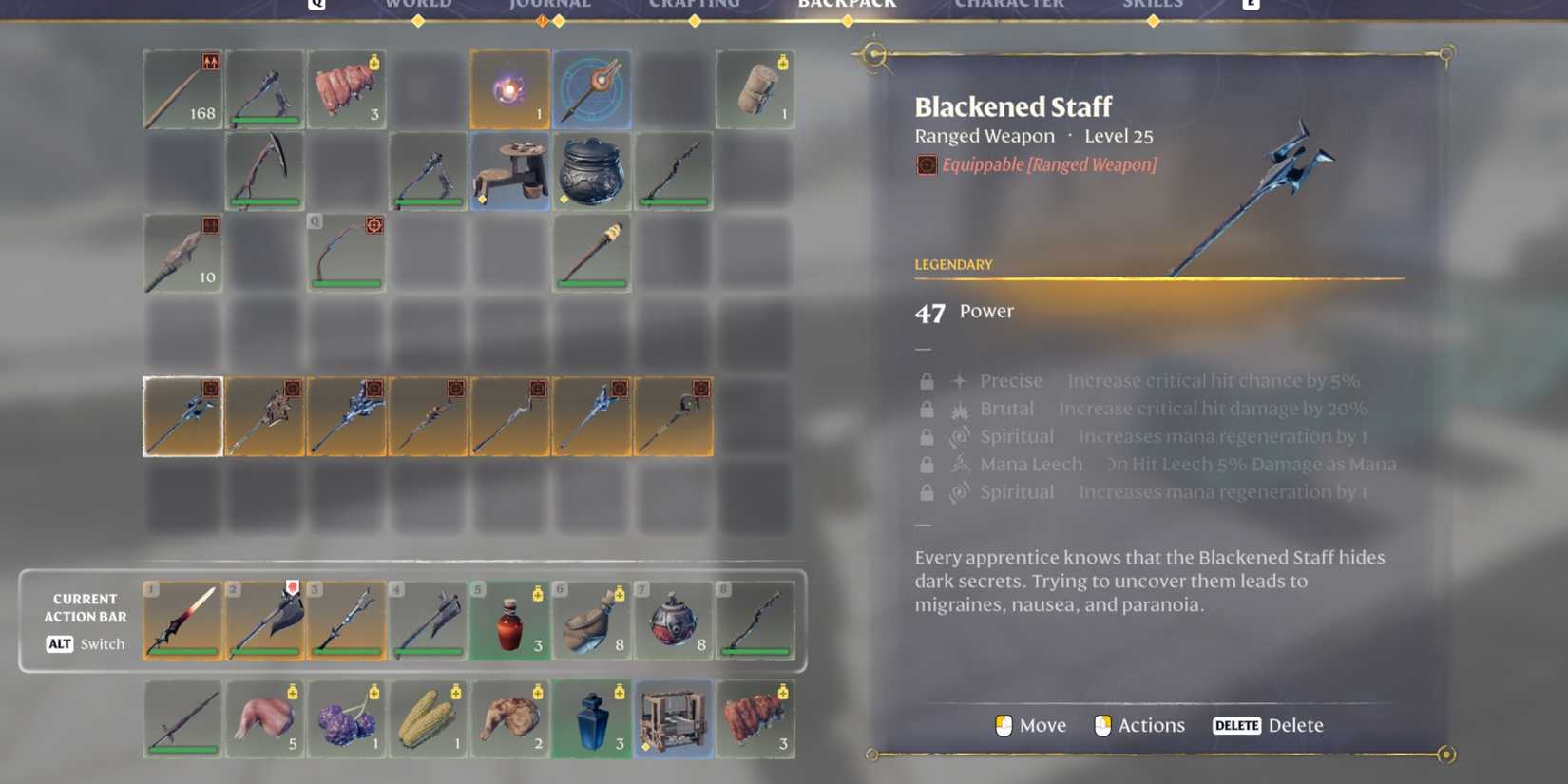Toggle the lock on the Mana Leech perk
Viewport: 1568px width, 784px height.
pyautogui.click(x=927, y=464)
